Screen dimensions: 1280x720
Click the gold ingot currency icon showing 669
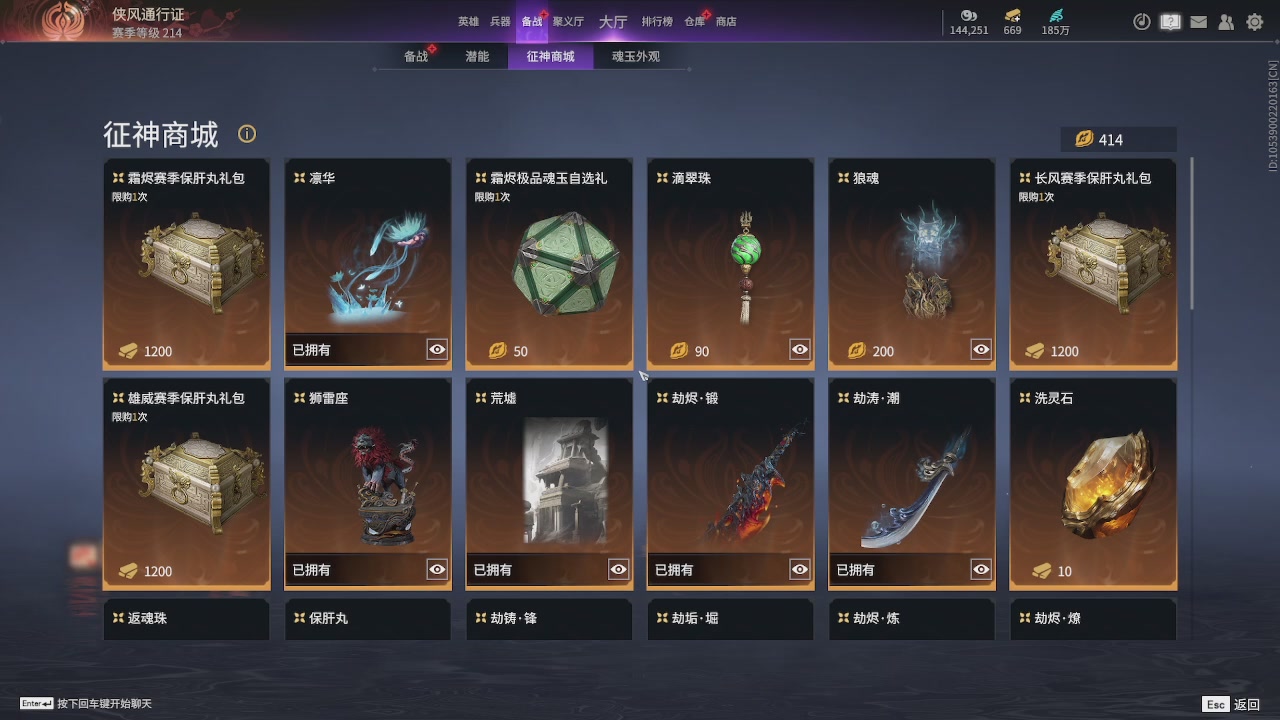[1011, 17]
